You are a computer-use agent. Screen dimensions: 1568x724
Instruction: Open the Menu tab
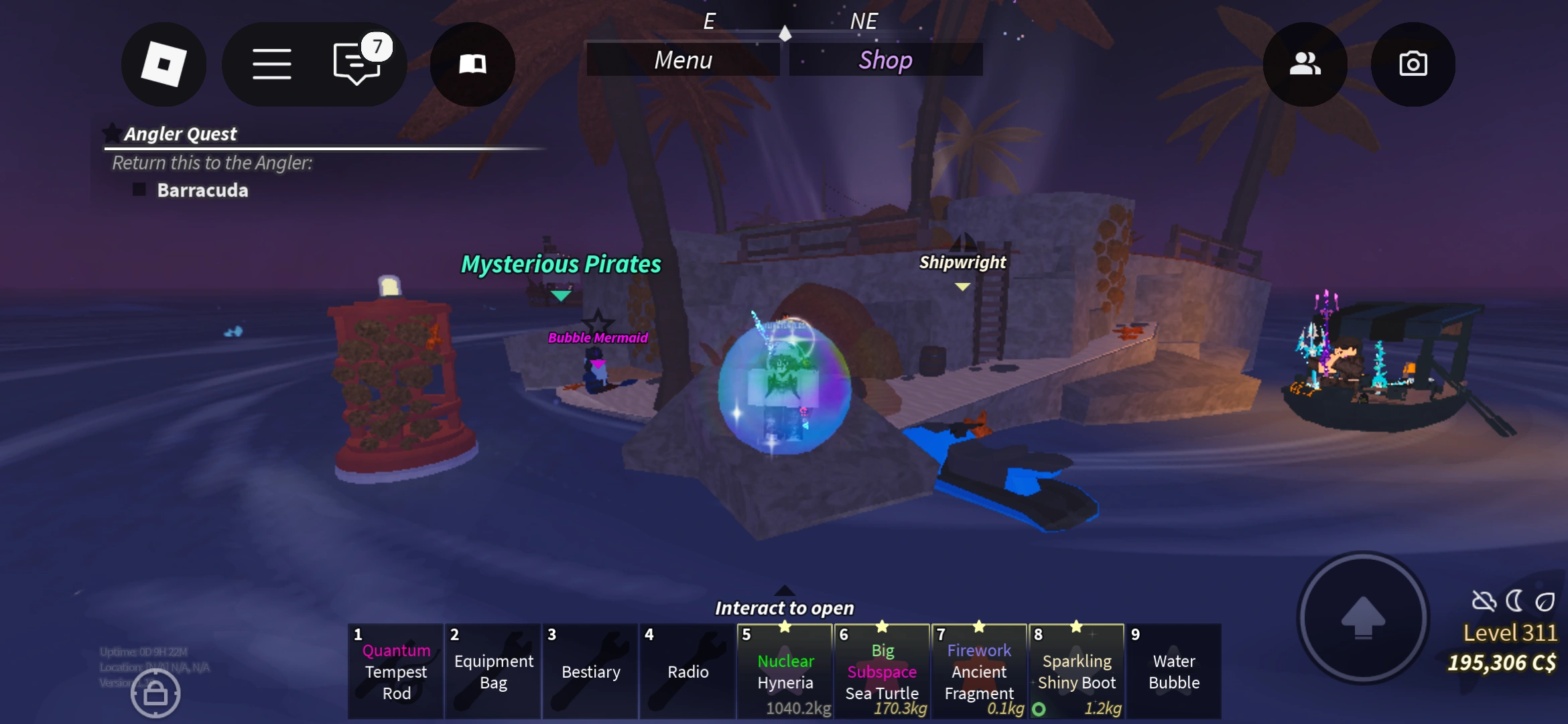pos(683,60)
